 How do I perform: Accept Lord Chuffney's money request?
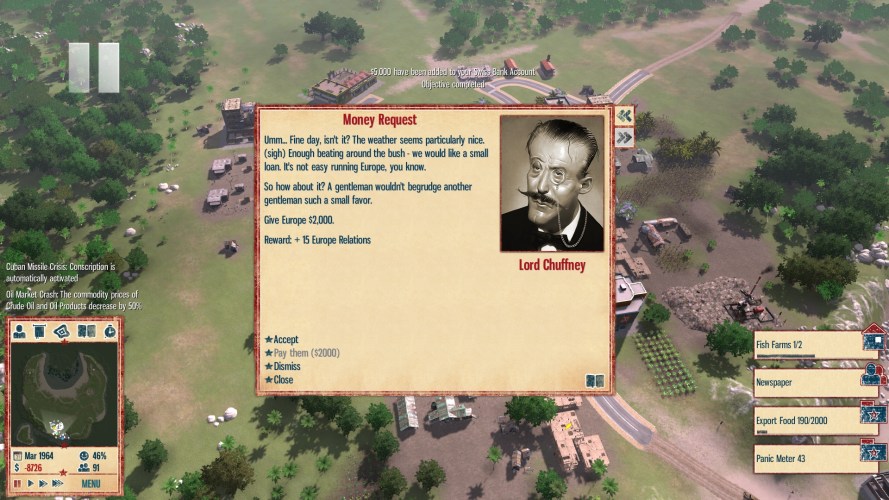pos(285,339)
